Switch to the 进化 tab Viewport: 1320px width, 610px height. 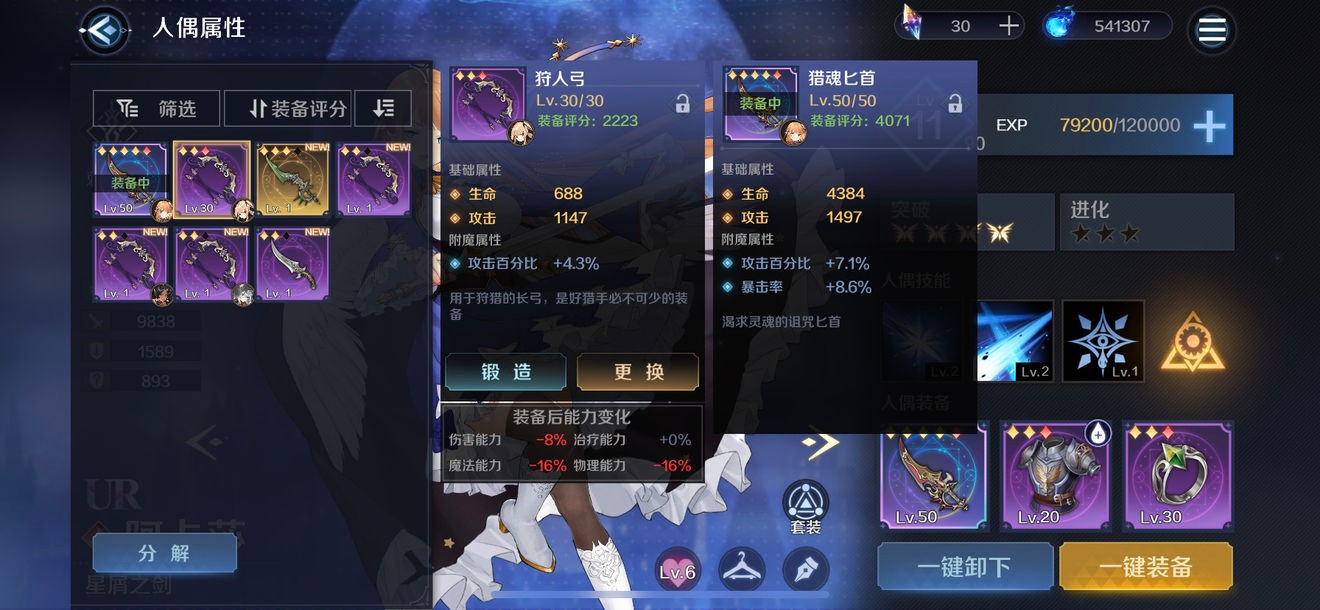coord(1144,221)
